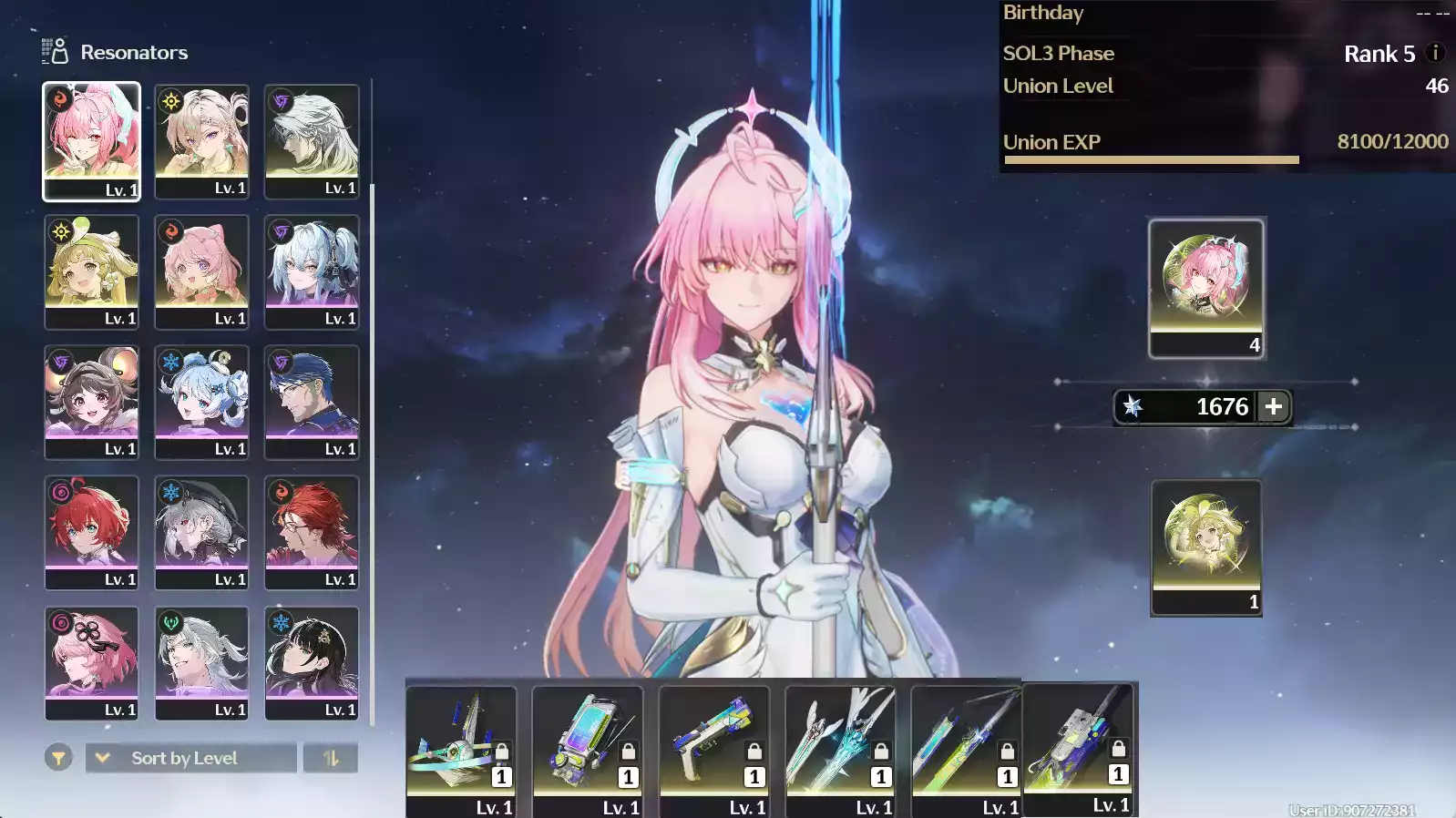Click the plus button beside the 1676 counter
This screenshot has width=1456, height=818.
point(1272,407)
